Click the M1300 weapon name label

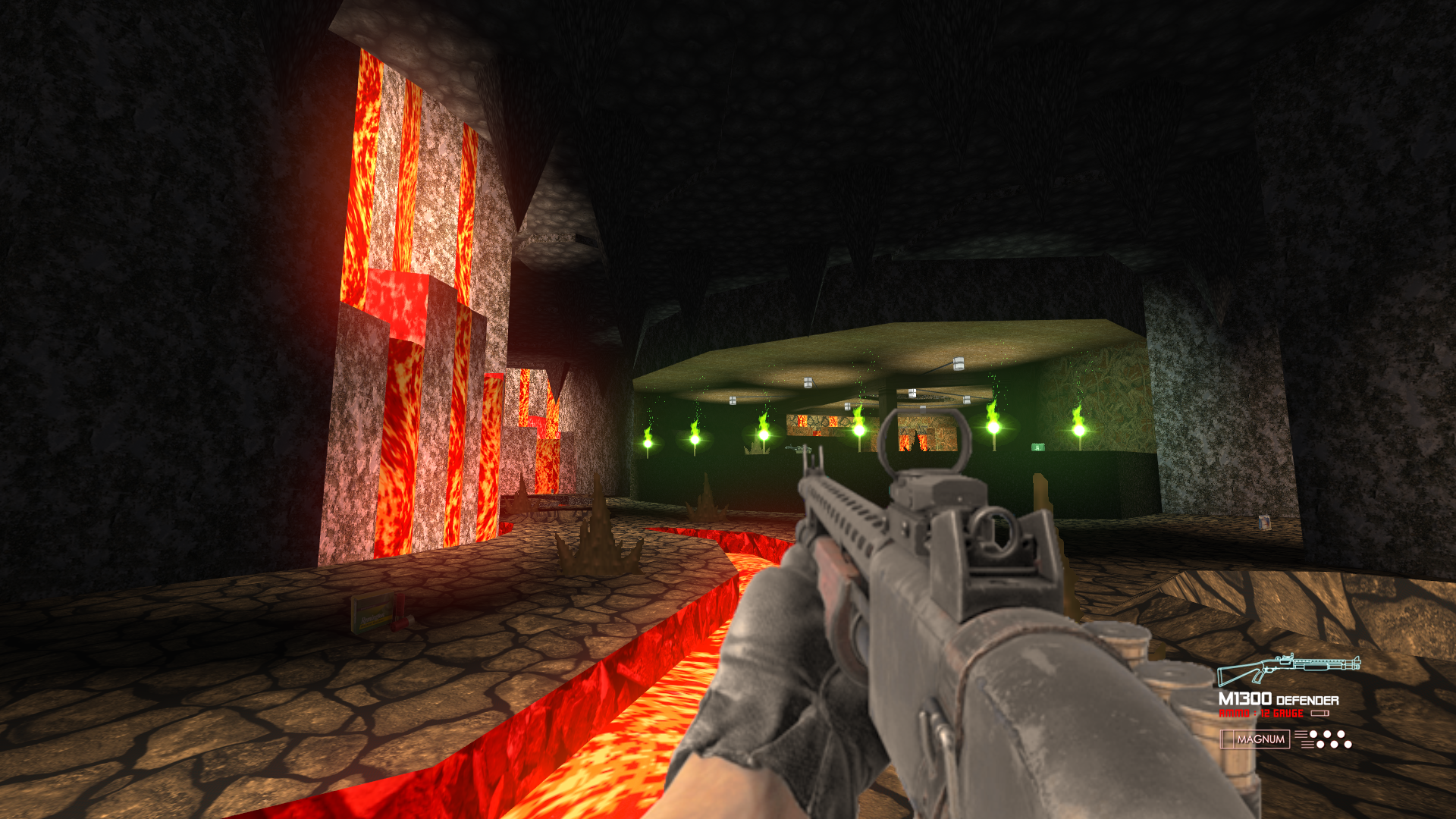1246,698
